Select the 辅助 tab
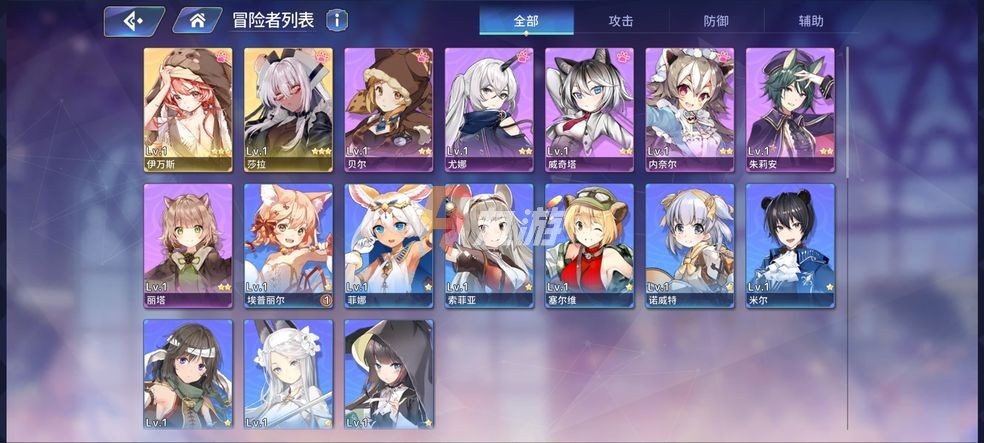The width and height of the screenshot is (984, 443). tap(811, 20)
